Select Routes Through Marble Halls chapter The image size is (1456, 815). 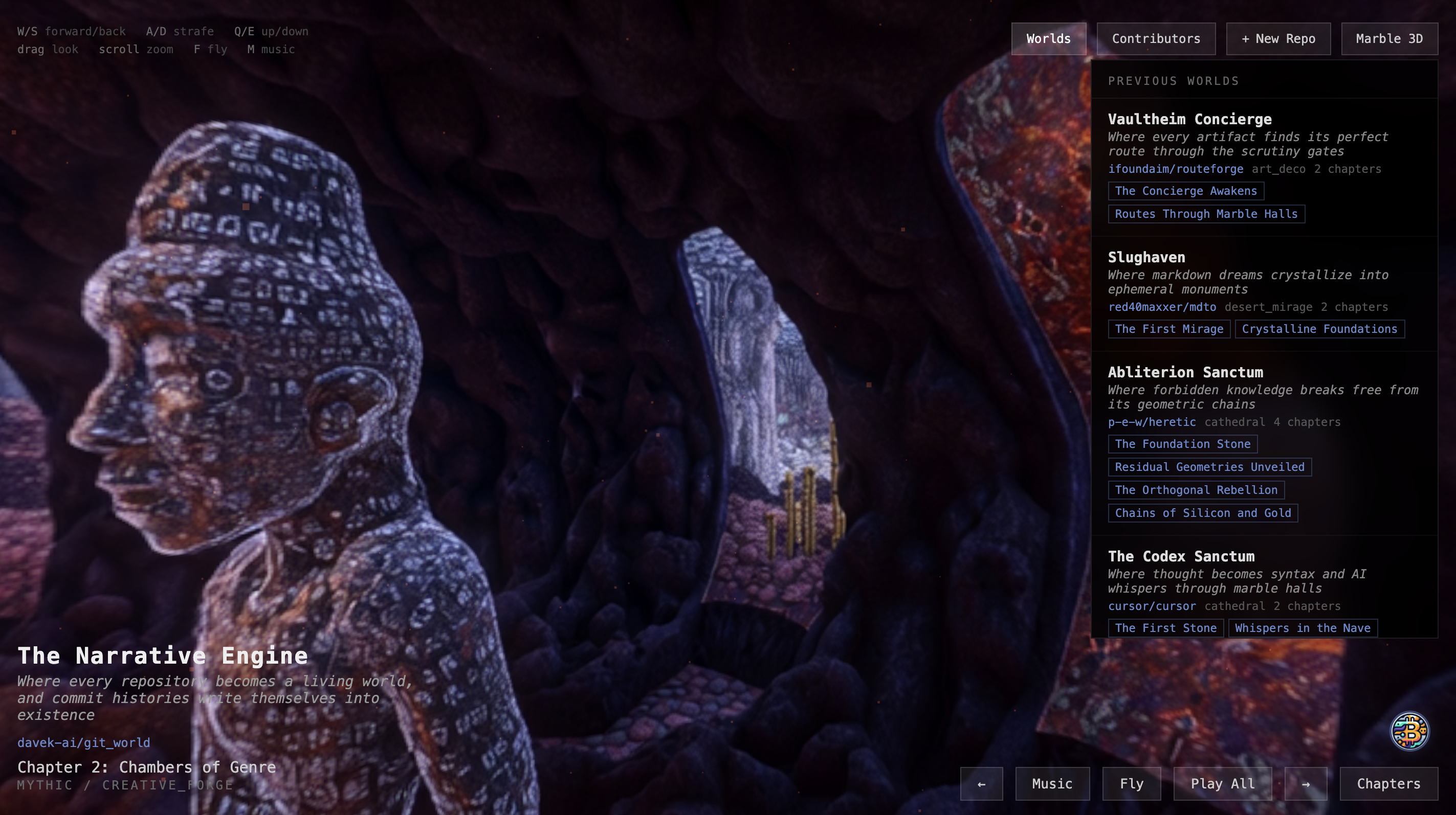point(1206,214)
